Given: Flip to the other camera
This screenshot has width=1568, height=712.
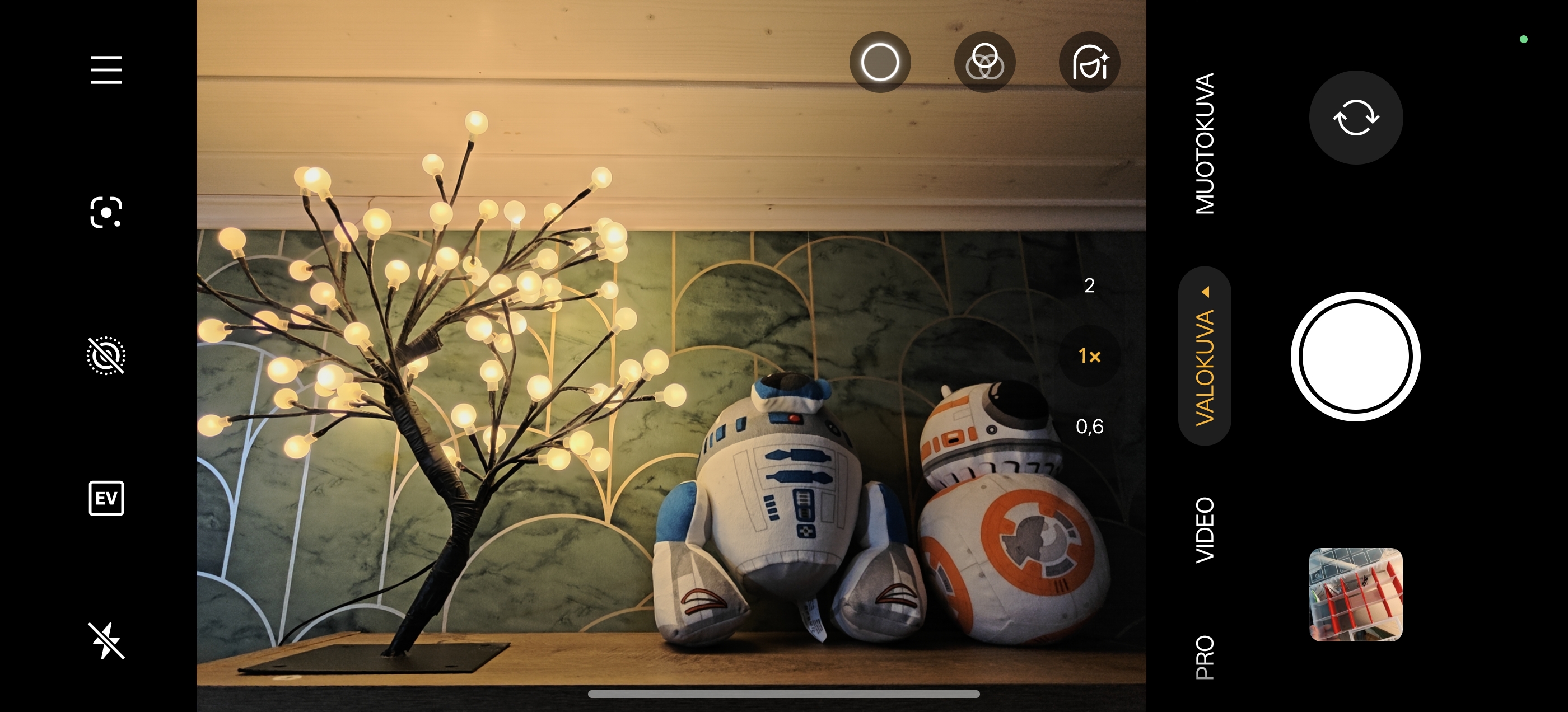Looking at the screenshot, I should click(1356, 118).
